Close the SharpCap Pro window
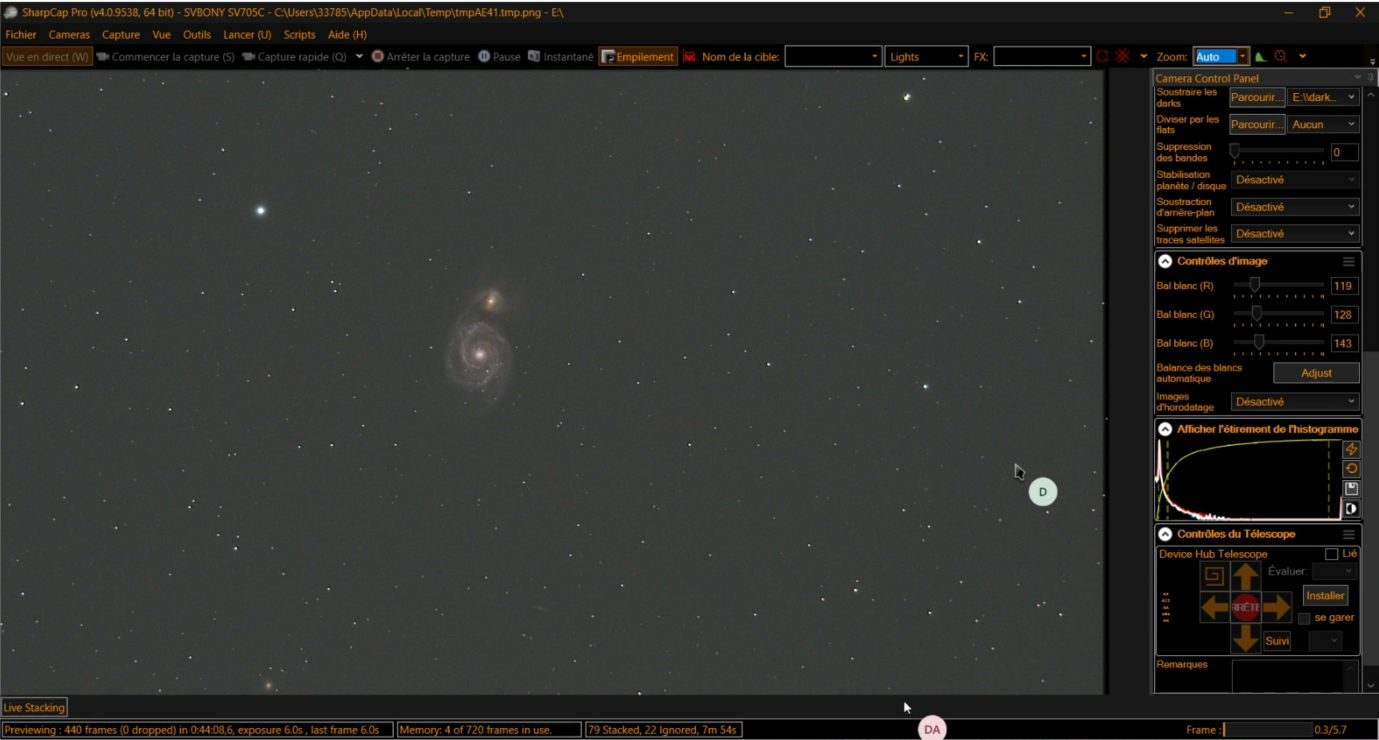This screenshot has height=740, width=1379. (1360, 13)
